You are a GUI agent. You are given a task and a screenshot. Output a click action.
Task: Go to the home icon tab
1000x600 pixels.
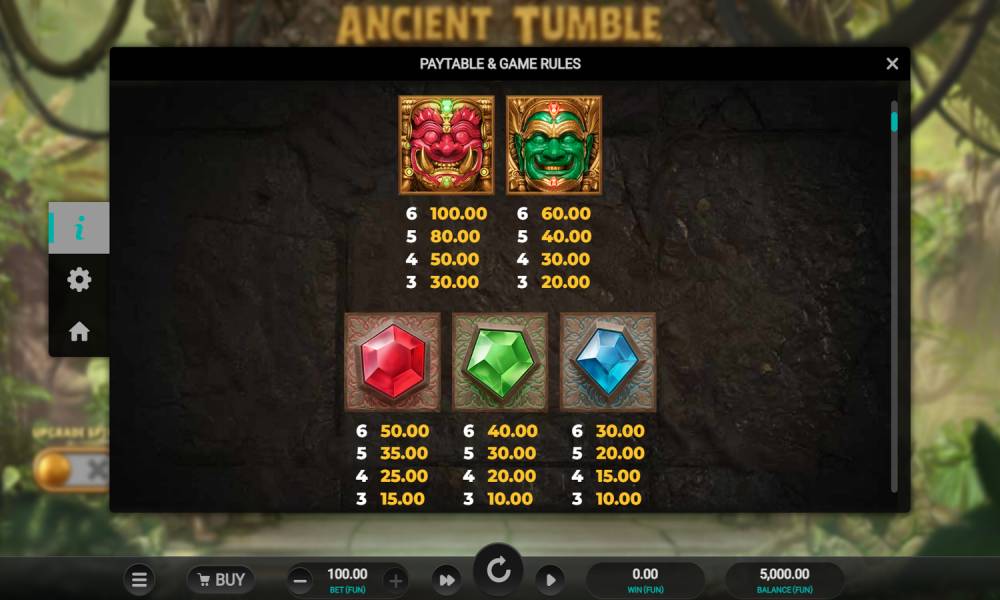coord(79,332)
